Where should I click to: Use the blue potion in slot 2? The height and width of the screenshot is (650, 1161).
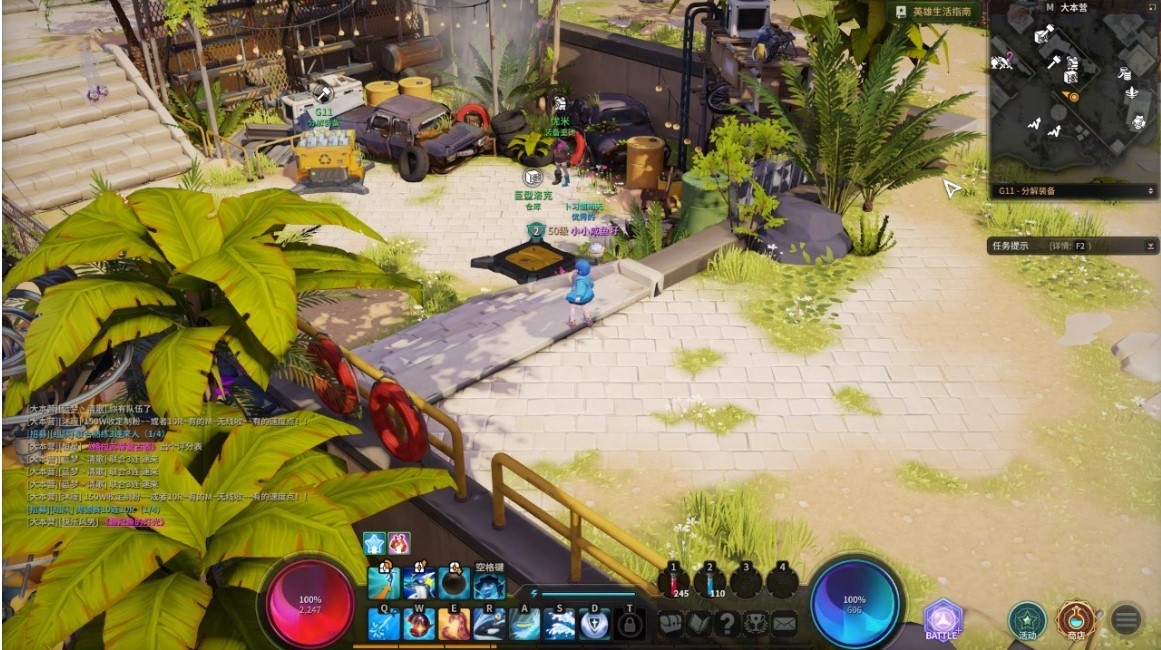click(709, 583)
